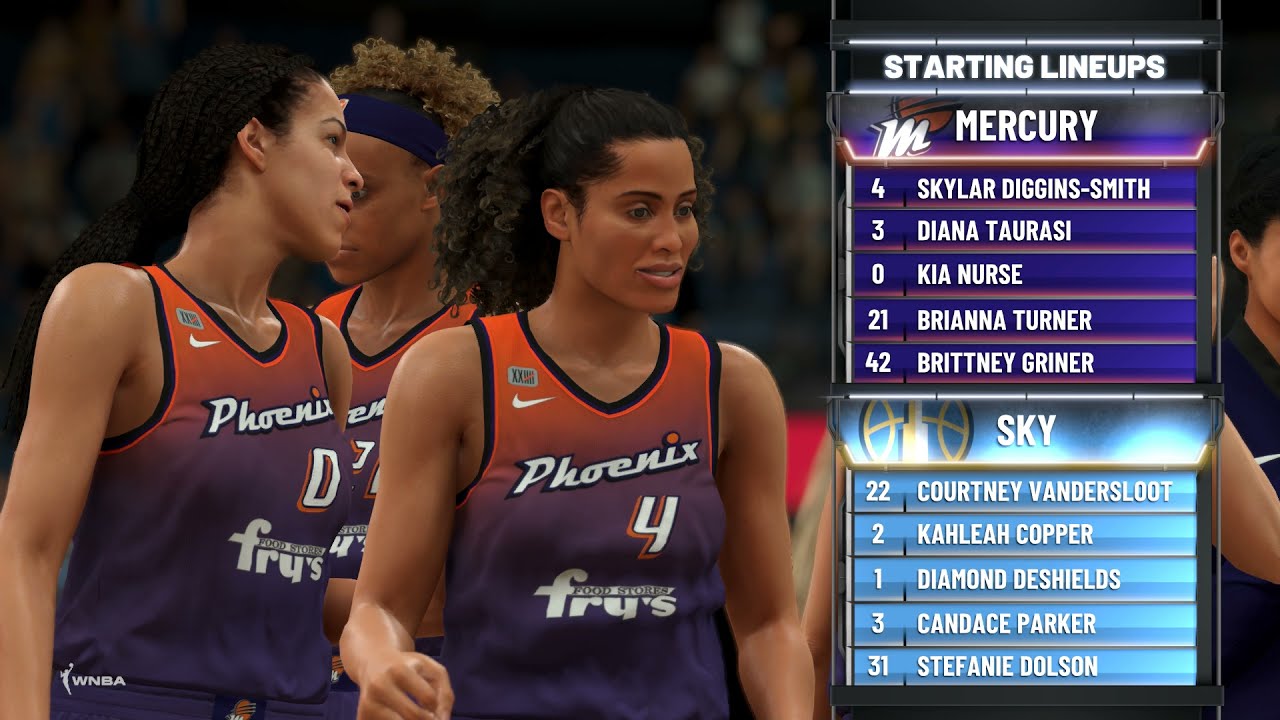The width and height of the screenshot is (1280, 720).
Task: Click Kia Nurse's row in the lineup
Action: [x=1025, y=275]
